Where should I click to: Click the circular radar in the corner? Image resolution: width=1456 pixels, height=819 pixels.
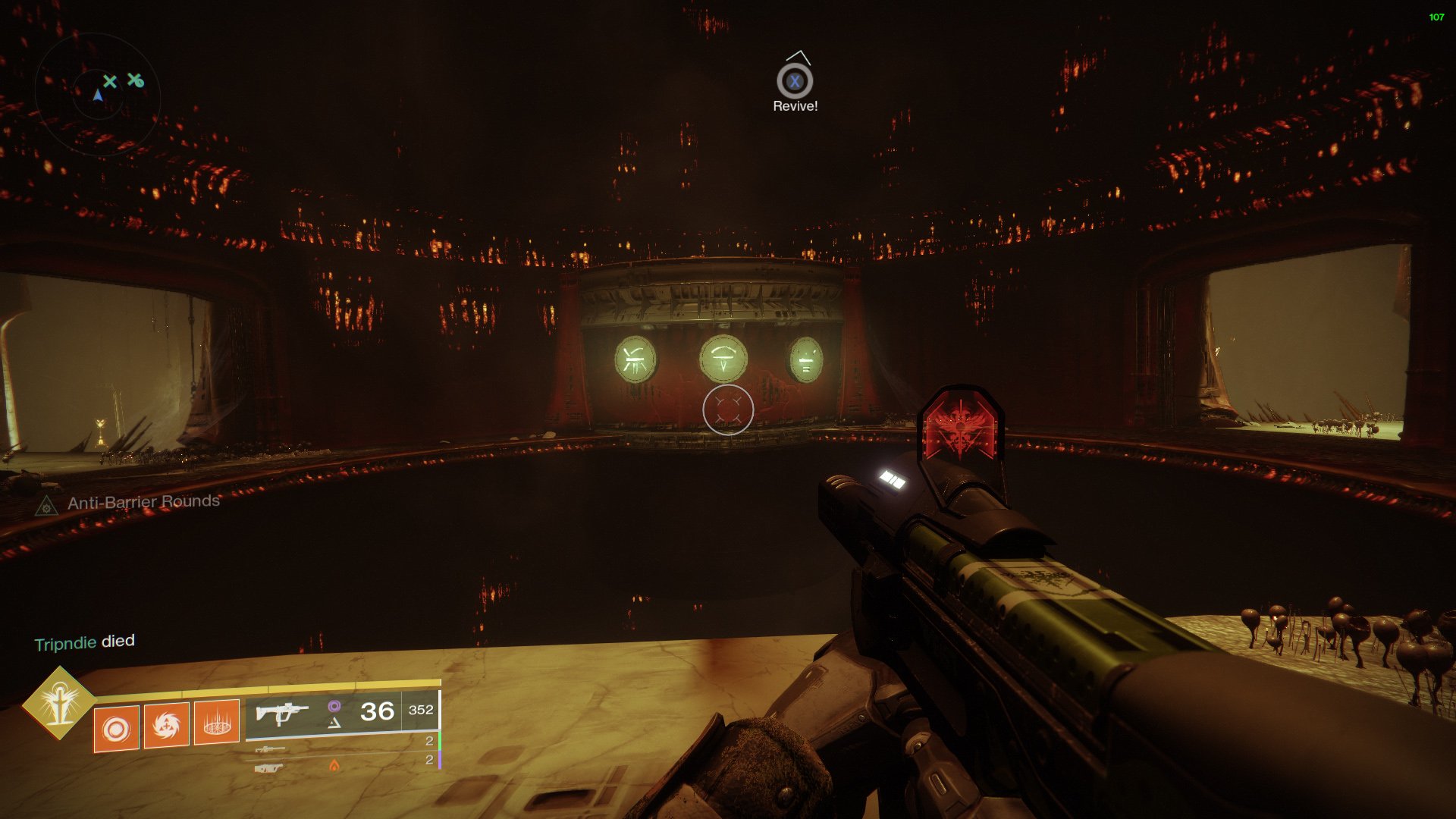[98, 95]
